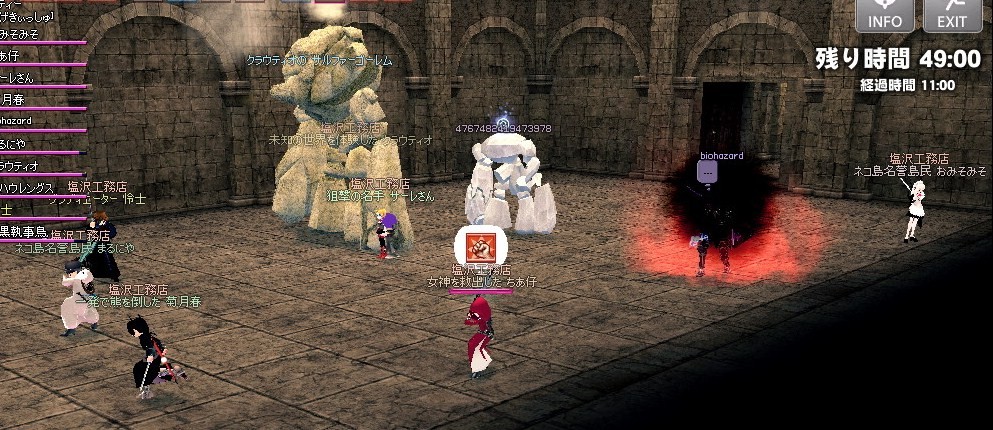Open the INFO panel
993x430 pixels.
884,15
